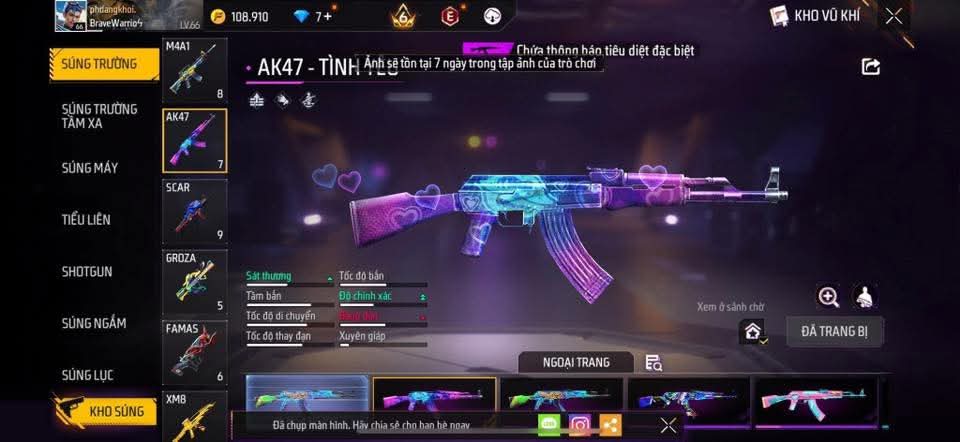Open the Ngoại Trang tab
960x442 pixels.
pyautogui.click(x=577, y=362)
